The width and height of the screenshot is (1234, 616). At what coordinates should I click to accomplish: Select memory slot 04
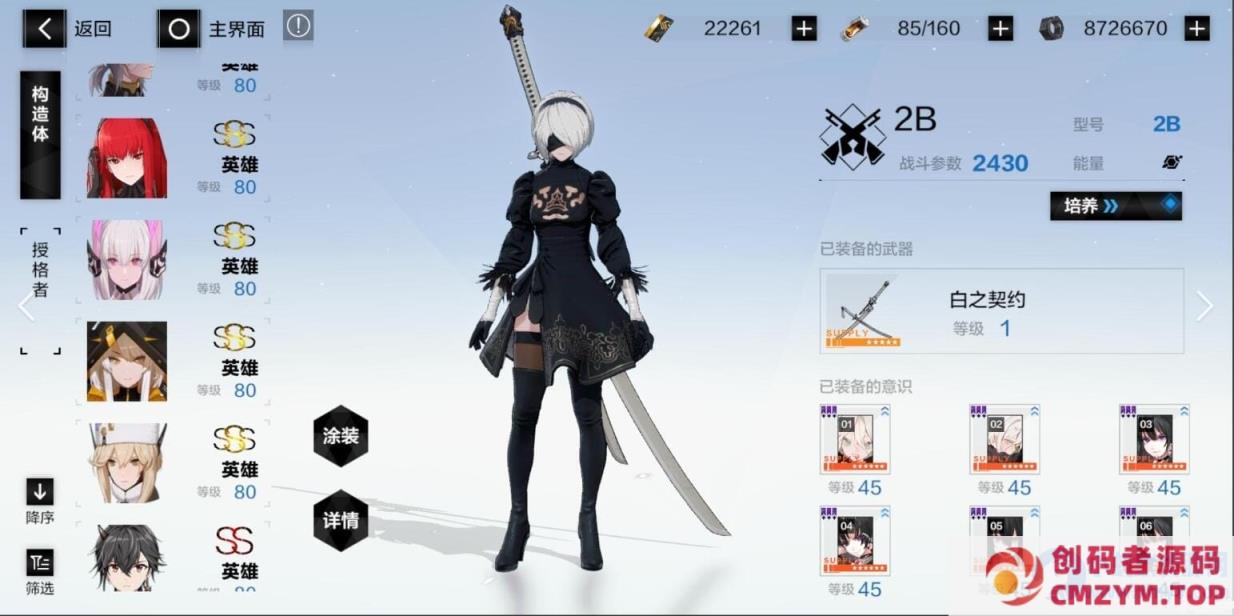(855, 540)
